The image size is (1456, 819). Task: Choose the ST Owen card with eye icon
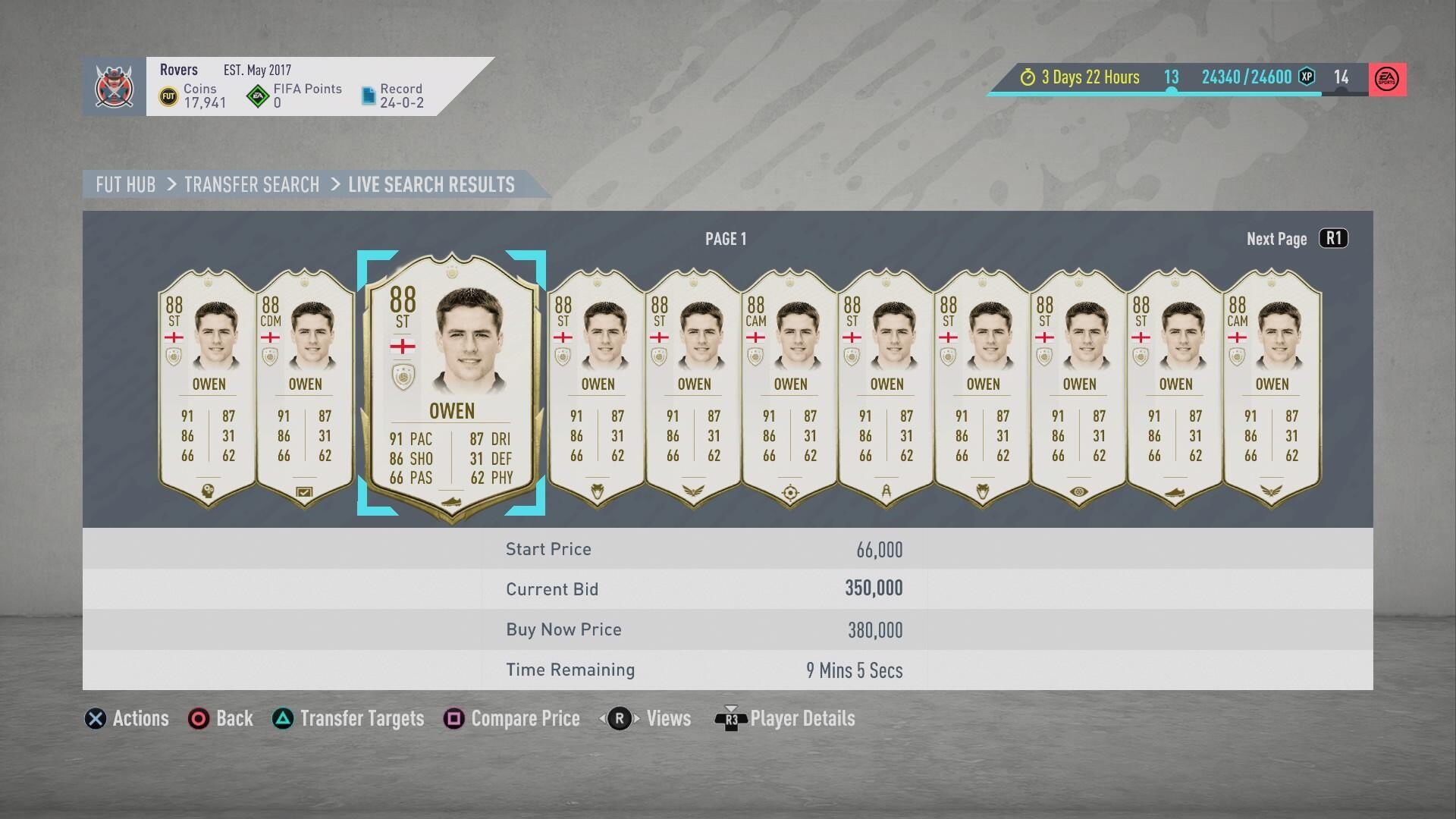pos(1079,387)
